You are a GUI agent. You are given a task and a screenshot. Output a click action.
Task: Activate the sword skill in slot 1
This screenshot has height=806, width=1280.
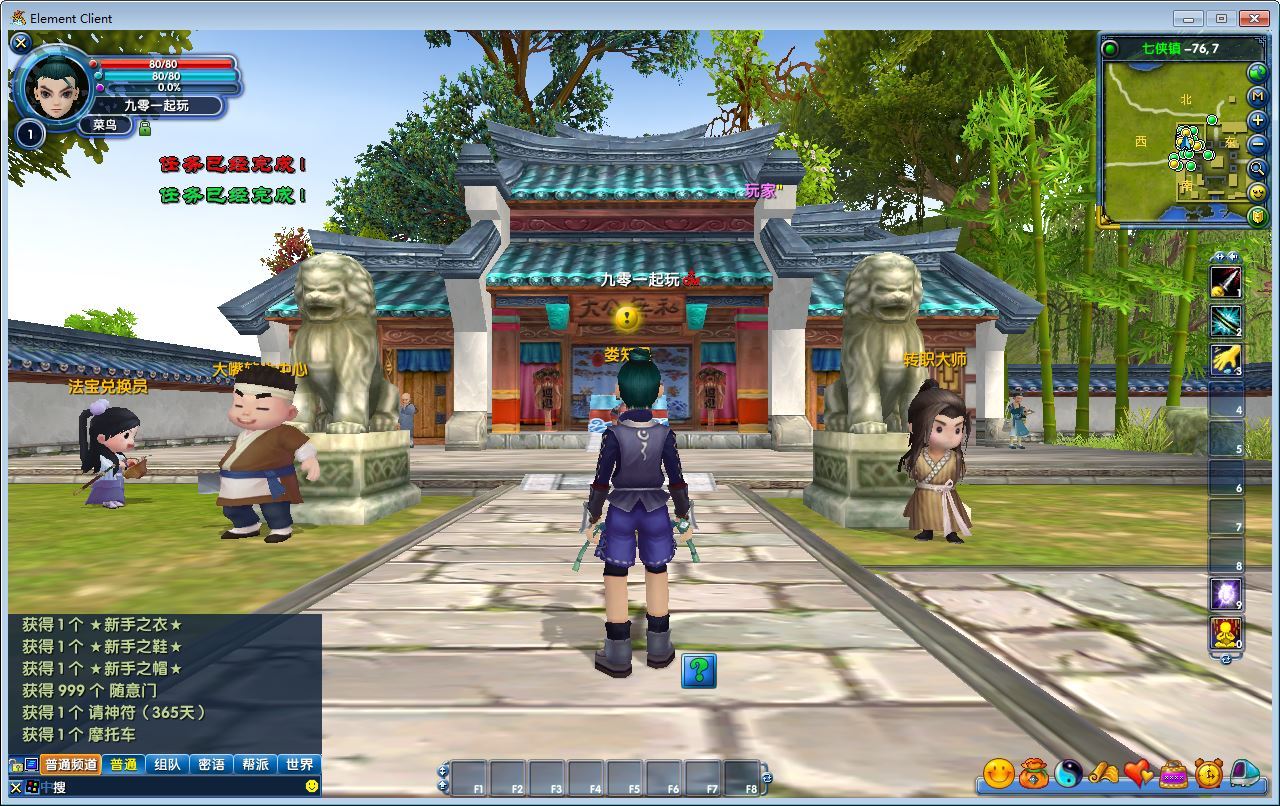[1226, 282]
